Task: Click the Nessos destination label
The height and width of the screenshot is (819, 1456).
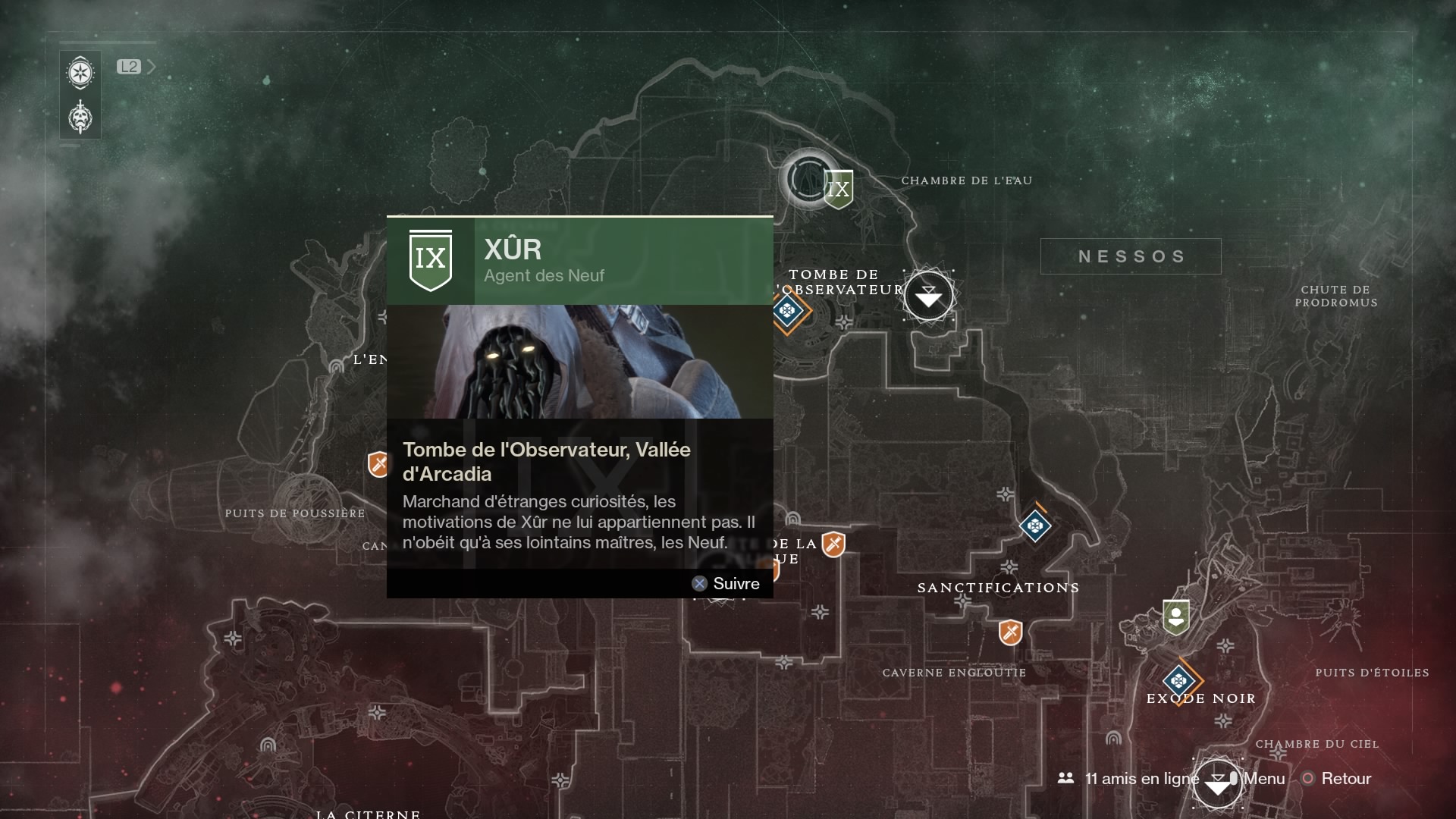Action: pyautogui.click(x=1131, y=256)
